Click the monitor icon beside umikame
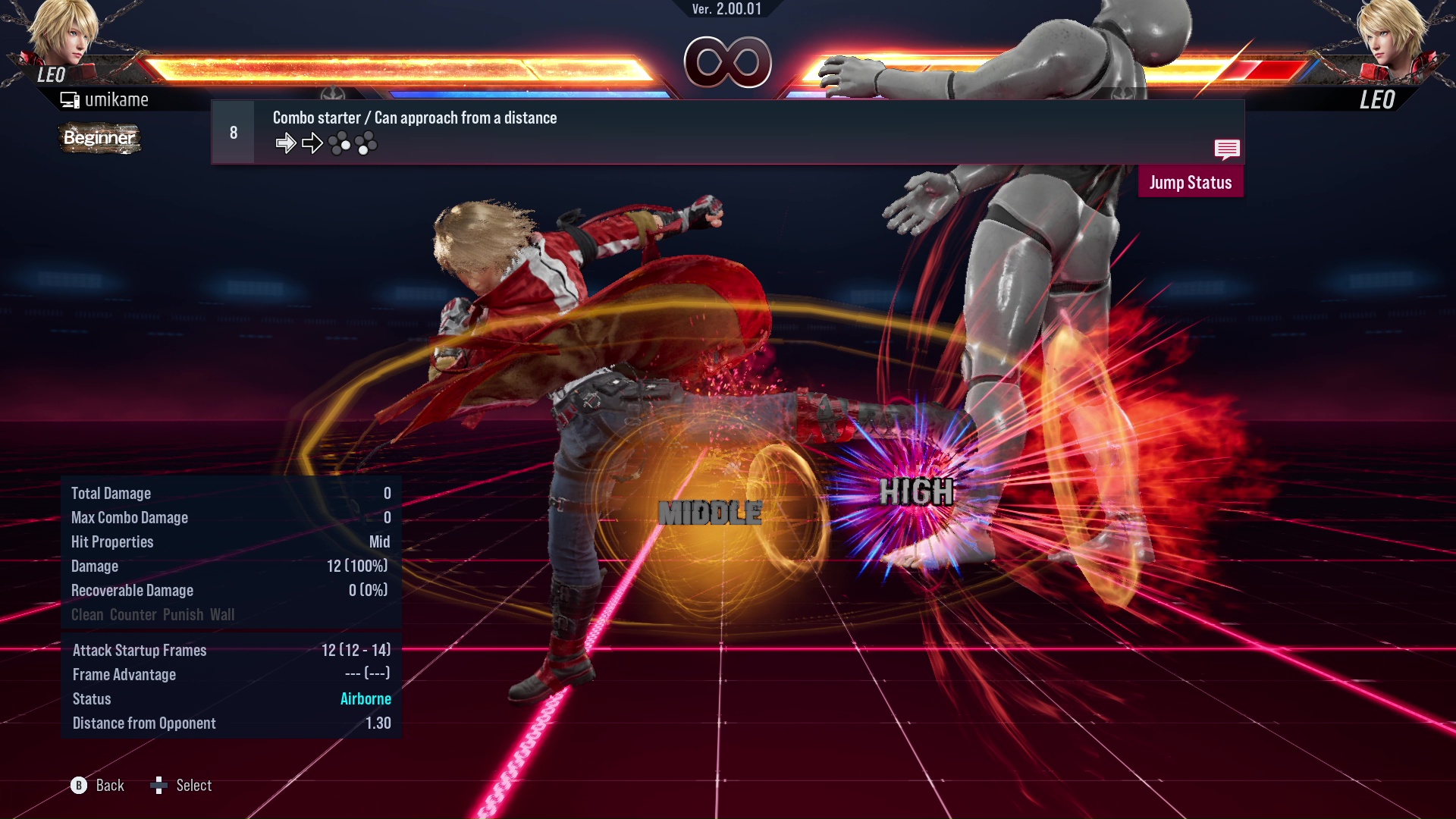 coord(69,99)
